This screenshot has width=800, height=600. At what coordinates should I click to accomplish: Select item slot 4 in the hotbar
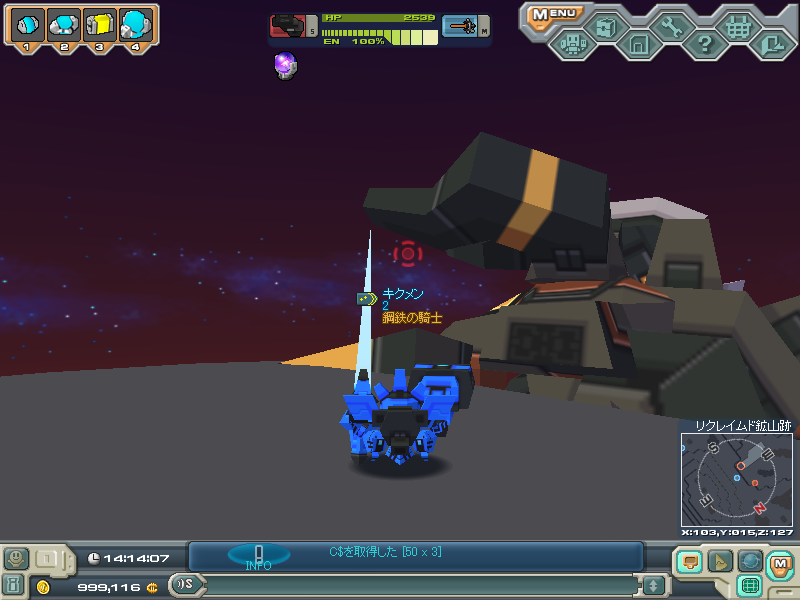[x=135, y=24]
